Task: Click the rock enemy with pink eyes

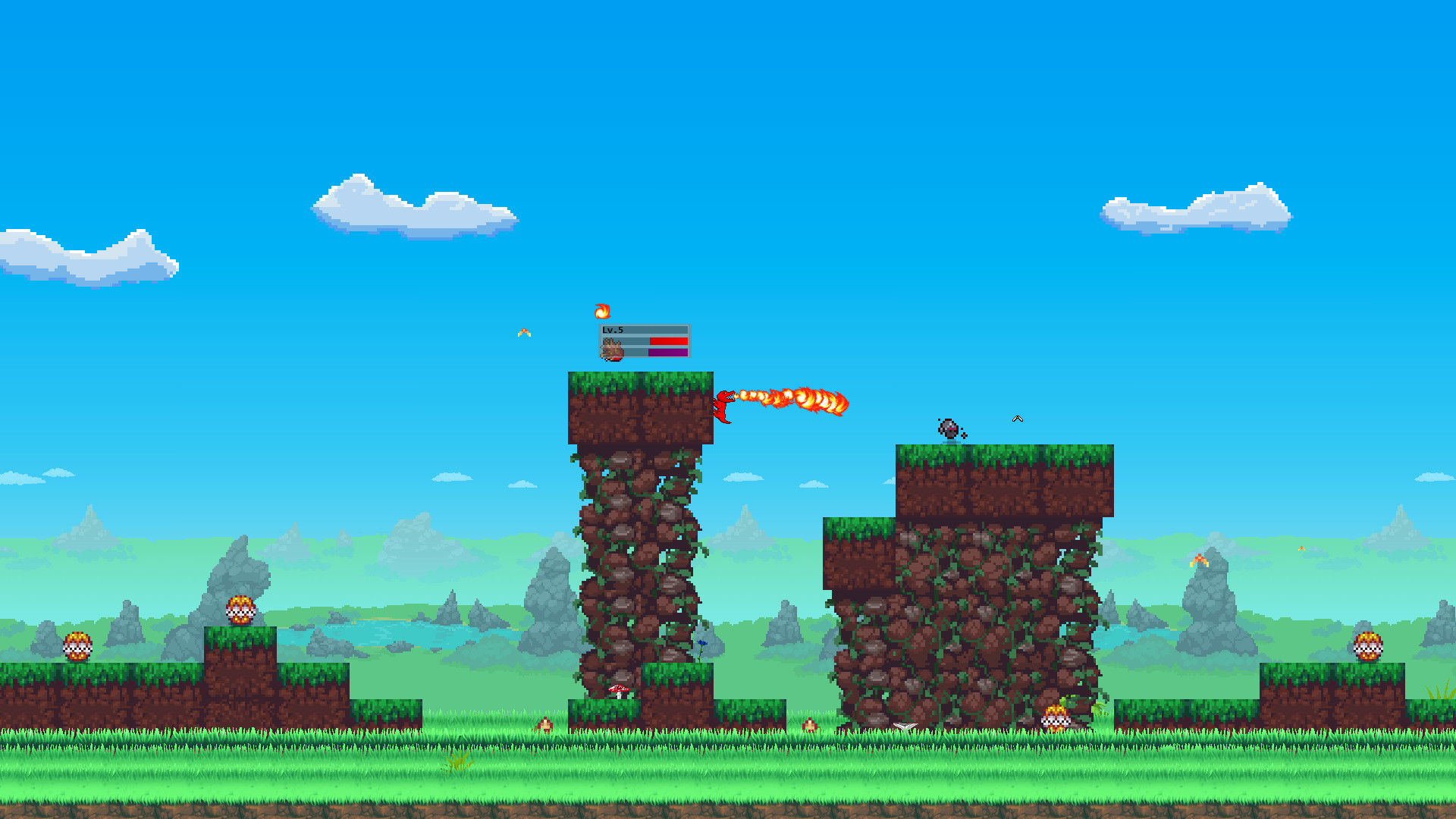Action: (x=949, y=428)
